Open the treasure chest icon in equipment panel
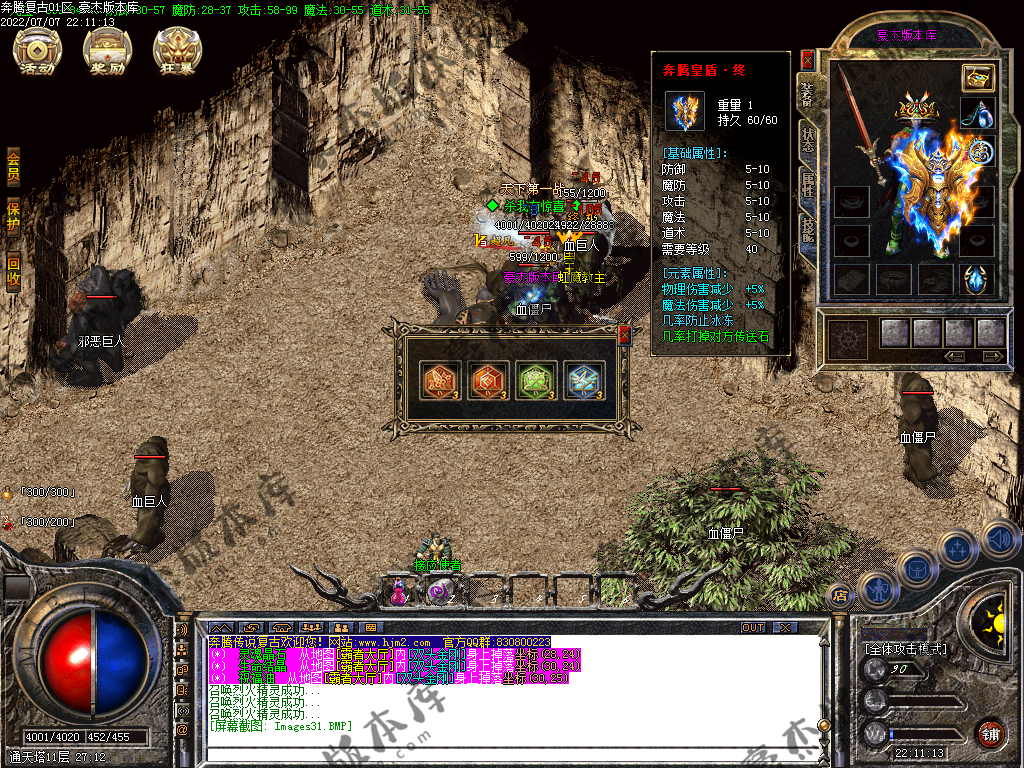The width and height of the screenshot is (1024, 768). pyautogui.click(x=978, y=77)
